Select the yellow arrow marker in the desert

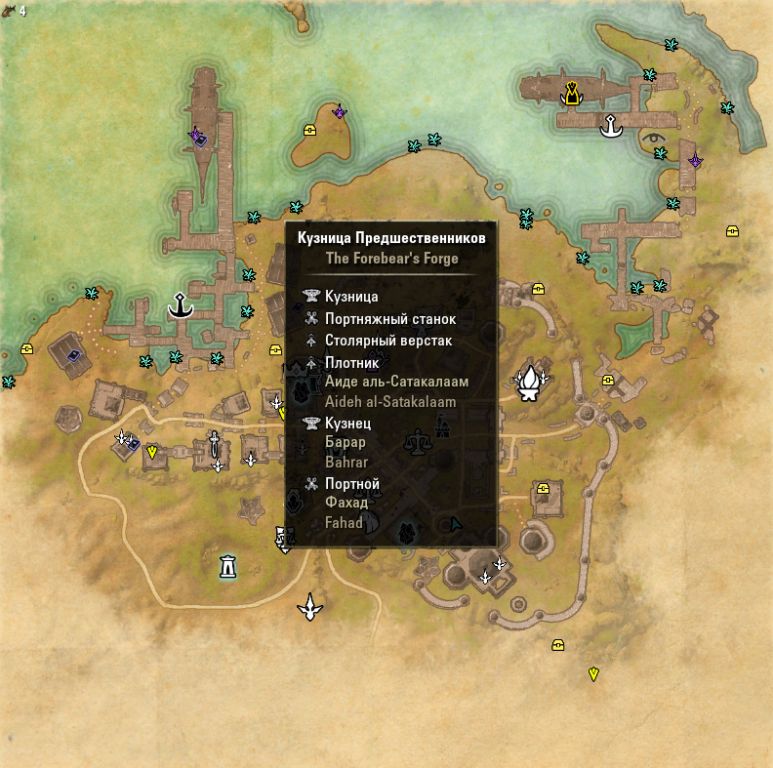[x=594, y=674]
